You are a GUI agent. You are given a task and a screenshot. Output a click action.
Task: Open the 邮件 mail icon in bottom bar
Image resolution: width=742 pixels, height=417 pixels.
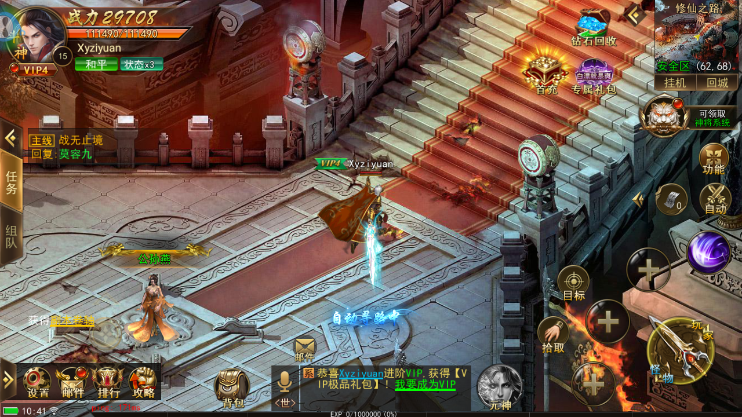[x=71, y=382]
